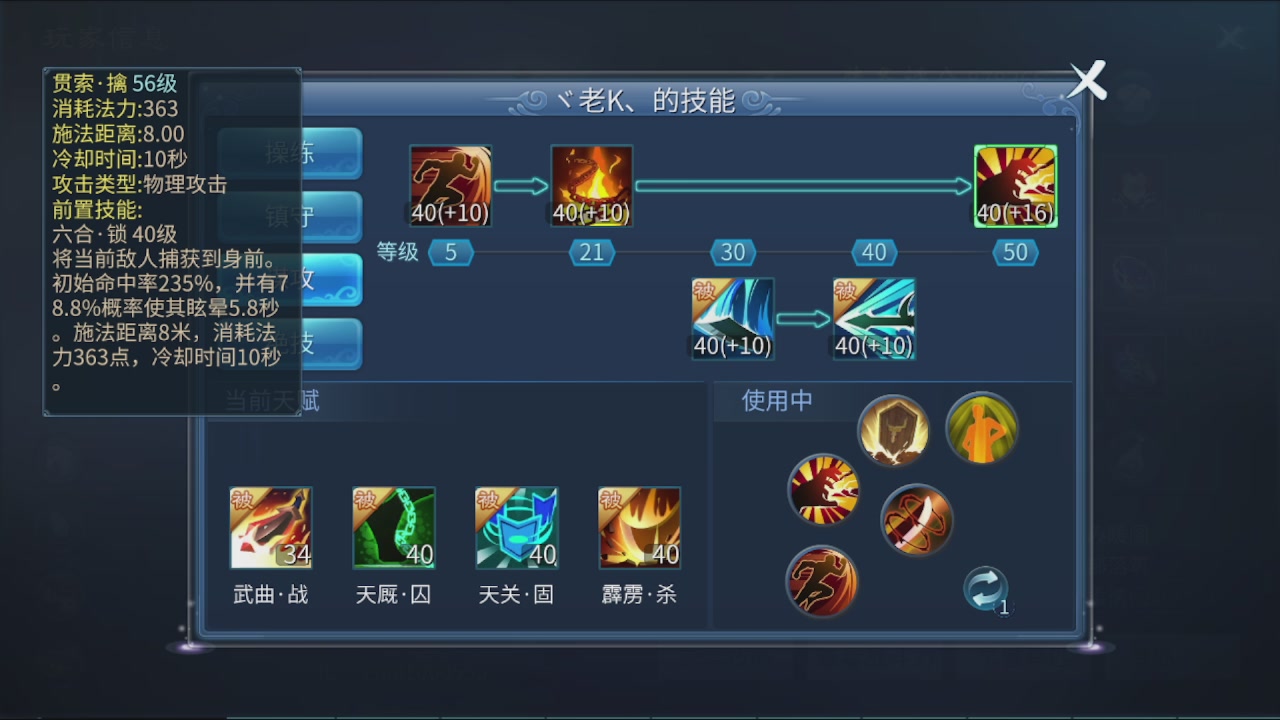Enable the 霹雳·杀 flame talent
The height and width of the screenshot is (720, 1280).
click(x=639, y=527)
